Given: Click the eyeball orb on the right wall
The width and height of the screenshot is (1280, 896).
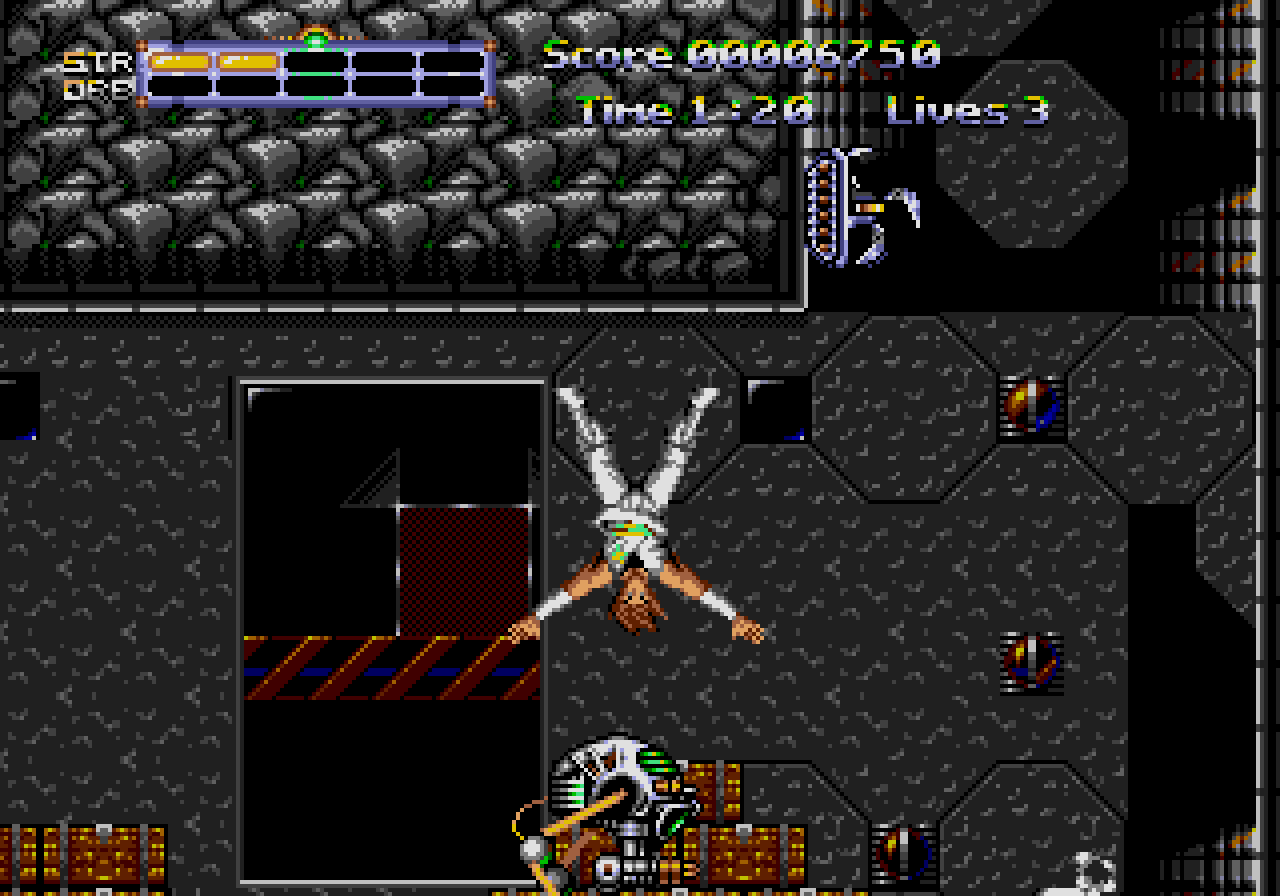Looking at the screenshot, I should (x=1030, y=662).
